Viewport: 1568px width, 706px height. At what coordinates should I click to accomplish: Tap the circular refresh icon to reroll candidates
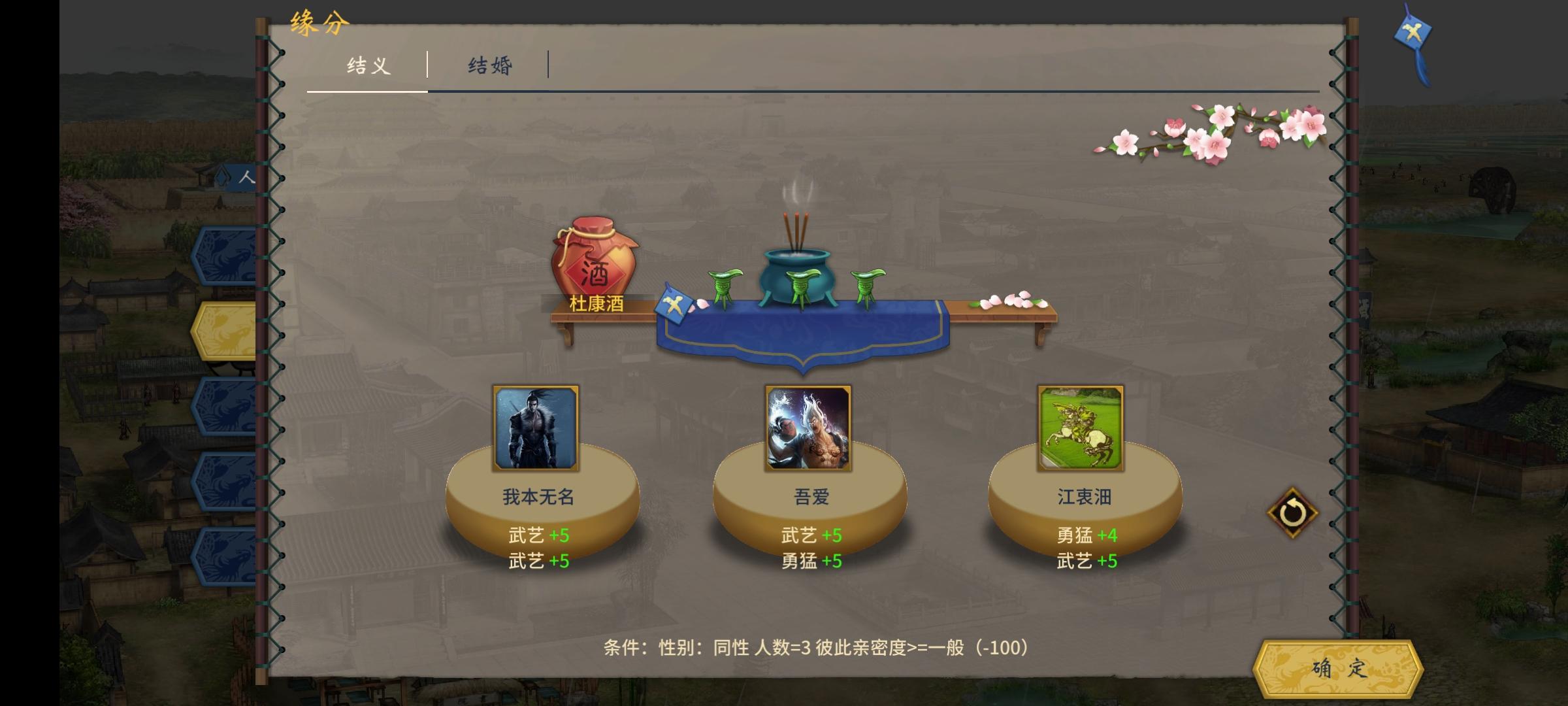[x=1293, y=513]
